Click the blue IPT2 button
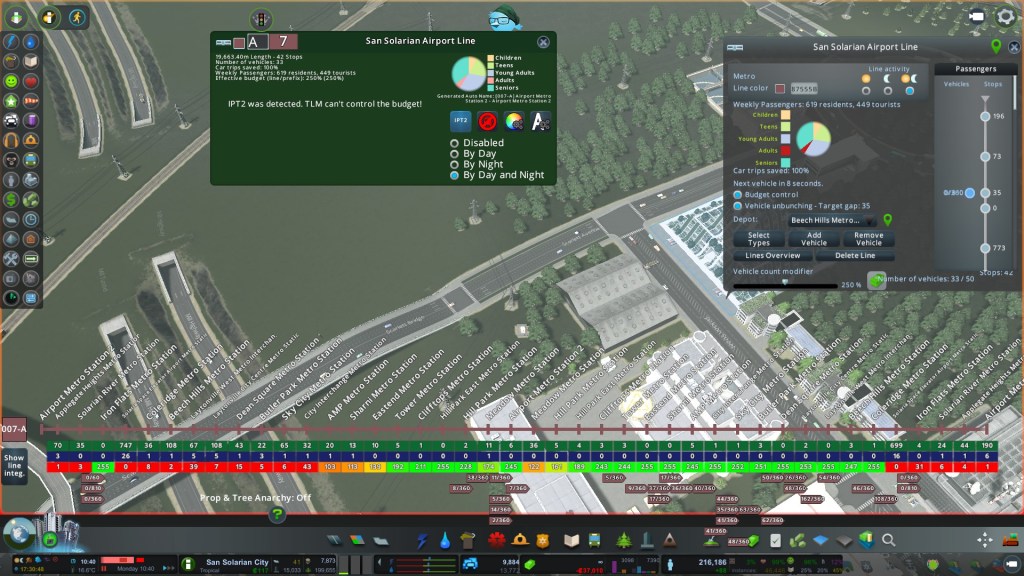The height and width of the screenshot is (576, 1024). tap(461, 121)
